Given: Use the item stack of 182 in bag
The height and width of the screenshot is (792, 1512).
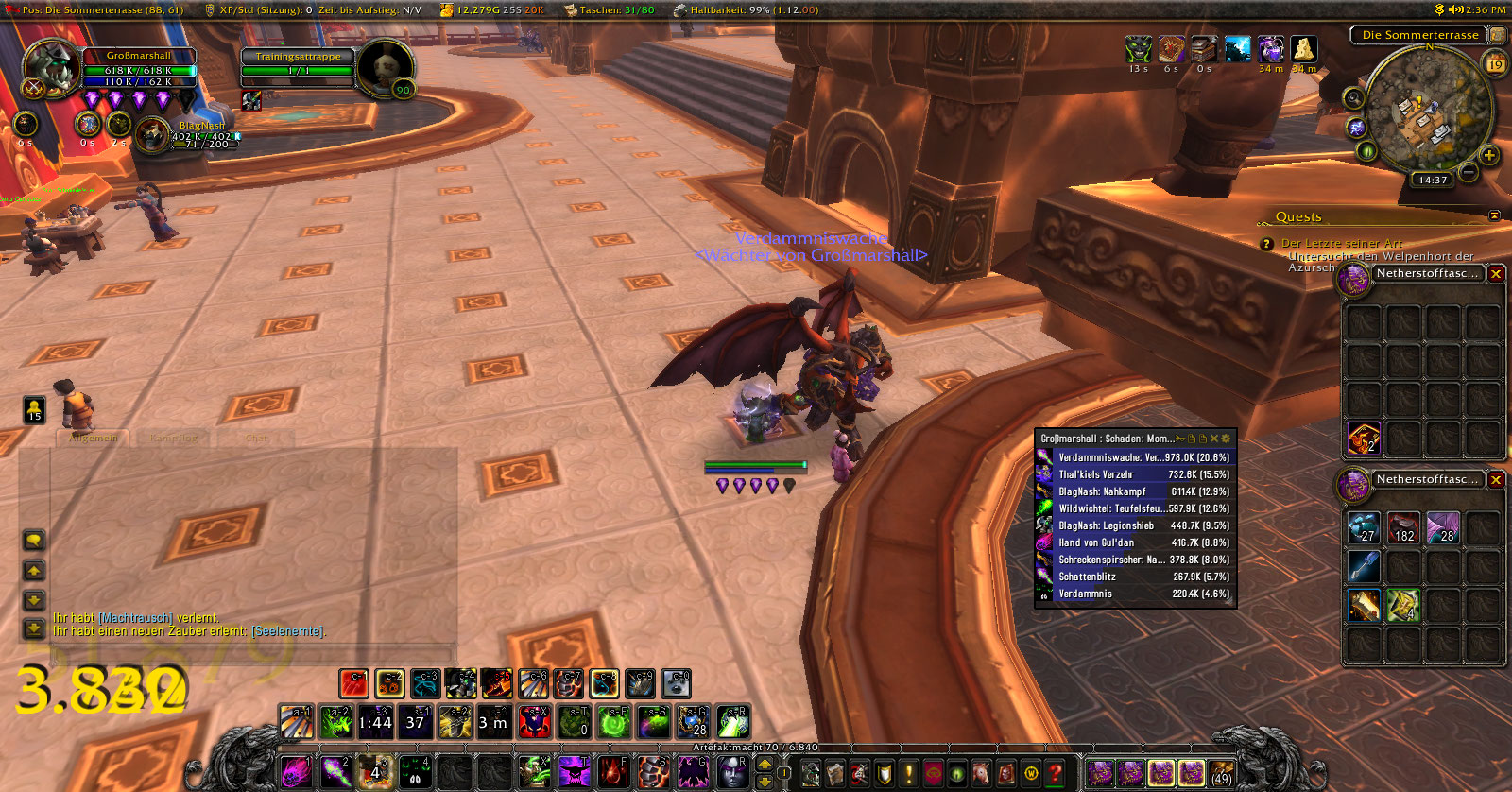Looking at the screenshot, I should (1403, 527).
